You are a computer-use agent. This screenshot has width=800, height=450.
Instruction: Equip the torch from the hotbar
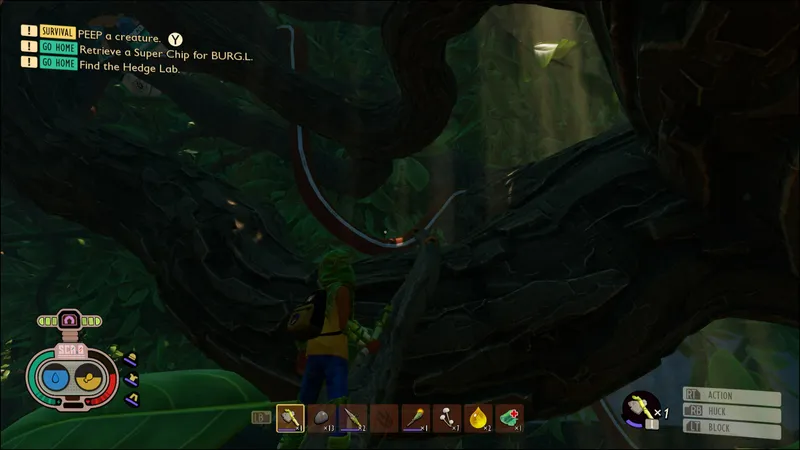pyautogui.click(x=415, y=418)
